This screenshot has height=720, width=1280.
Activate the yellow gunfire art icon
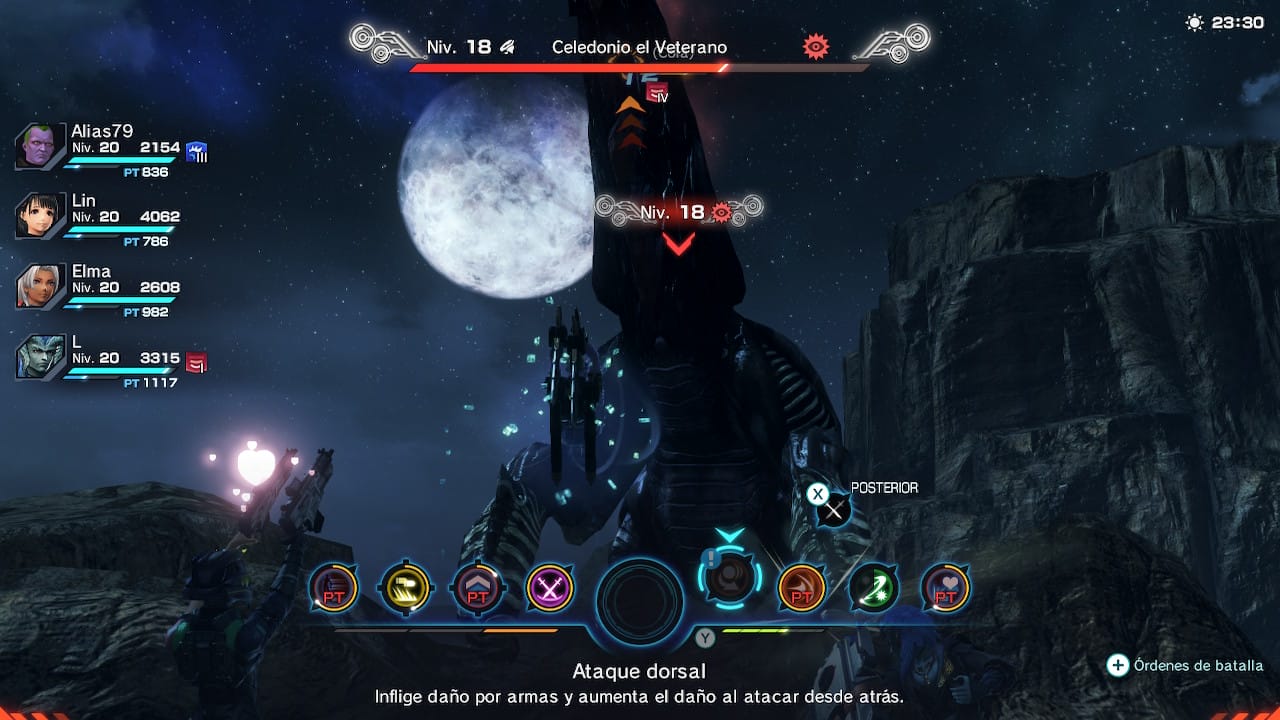(405, 588)
